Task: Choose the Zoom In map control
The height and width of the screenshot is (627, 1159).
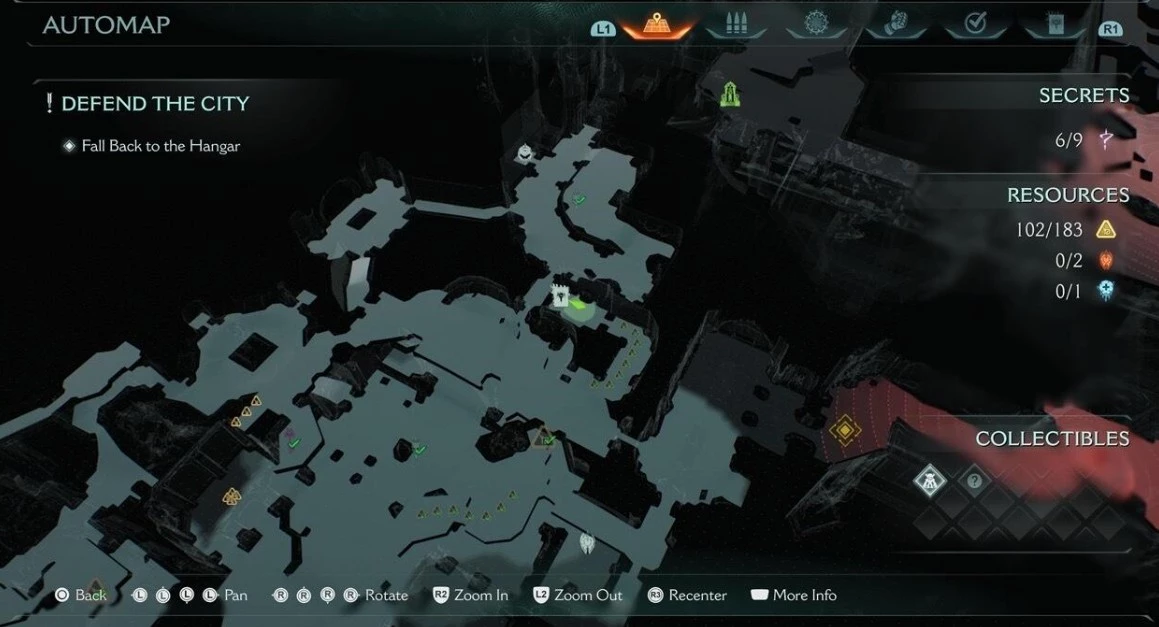Action: pyautogui.click(x=470, y=595)
